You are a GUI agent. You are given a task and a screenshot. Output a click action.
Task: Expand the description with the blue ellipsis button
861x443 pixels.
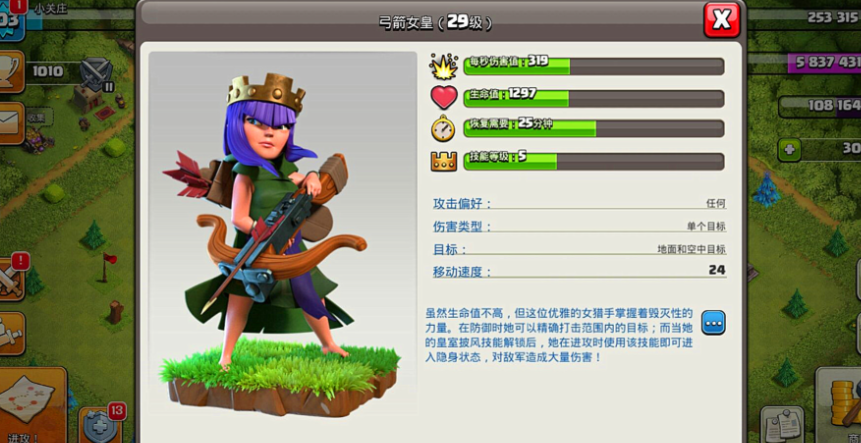713,323
